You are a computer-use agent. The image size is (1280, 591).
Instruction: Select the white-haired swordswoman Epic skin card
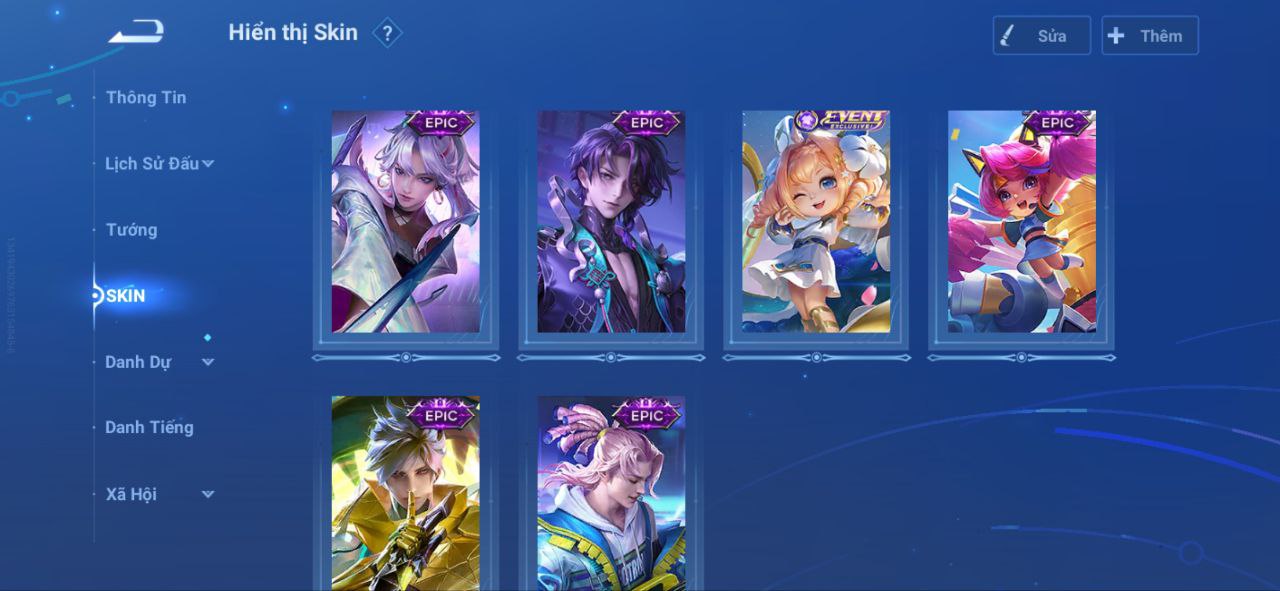(405, 222)
